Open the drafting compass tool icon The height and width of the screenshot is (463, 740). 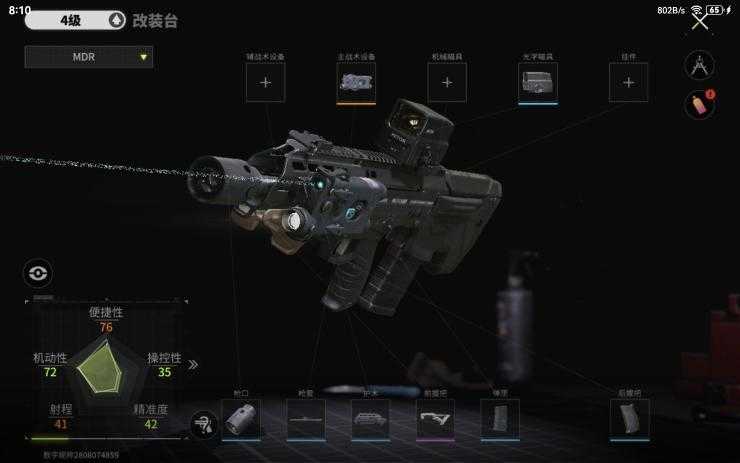tap(698, 66)
